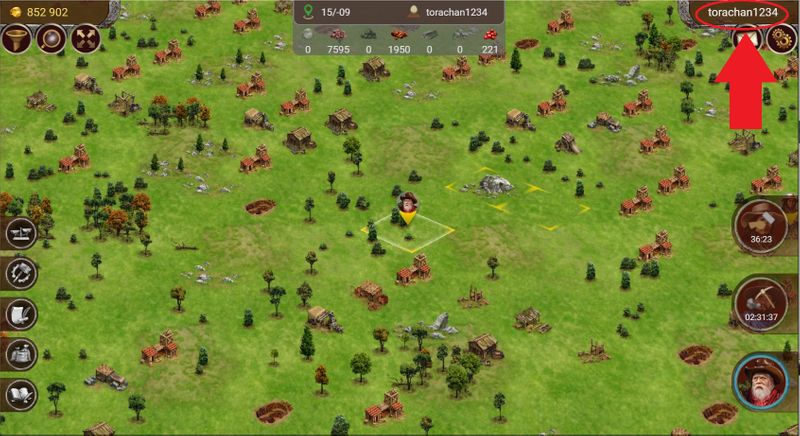Open the mail envelope inbox

745,38
